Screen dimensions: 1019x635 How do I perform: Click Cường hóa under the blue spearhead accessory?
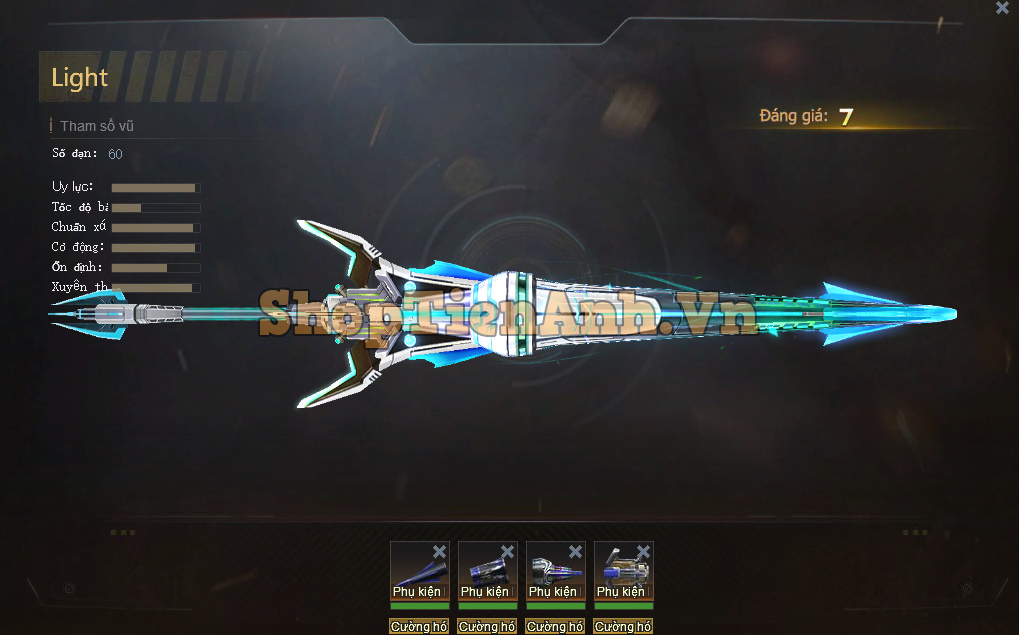pyautogui.click(x=419, y=627)
